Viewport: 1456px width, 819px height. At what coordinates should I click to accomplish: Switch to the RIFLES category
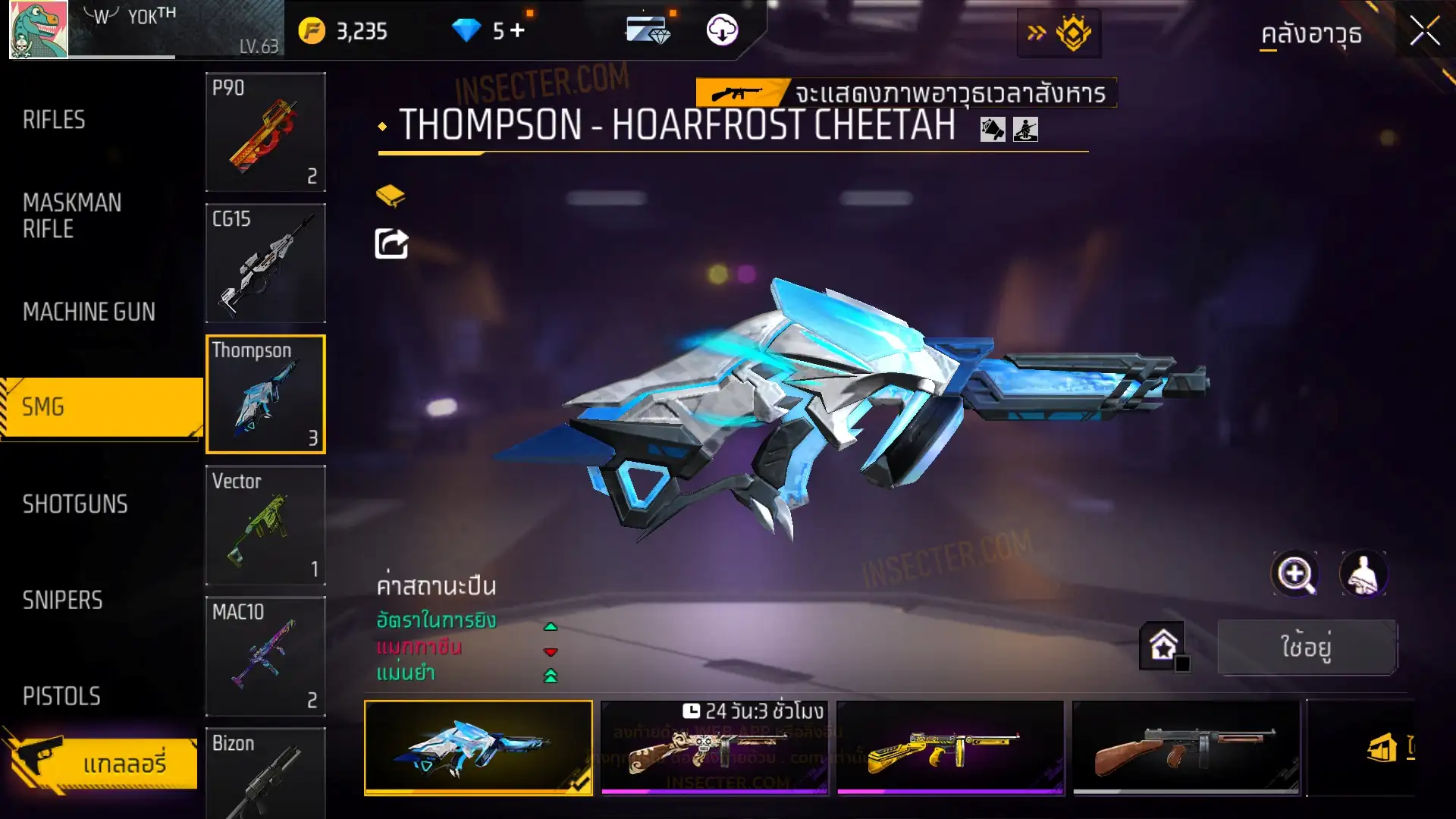pyautogui.click(x=55, y=120)
